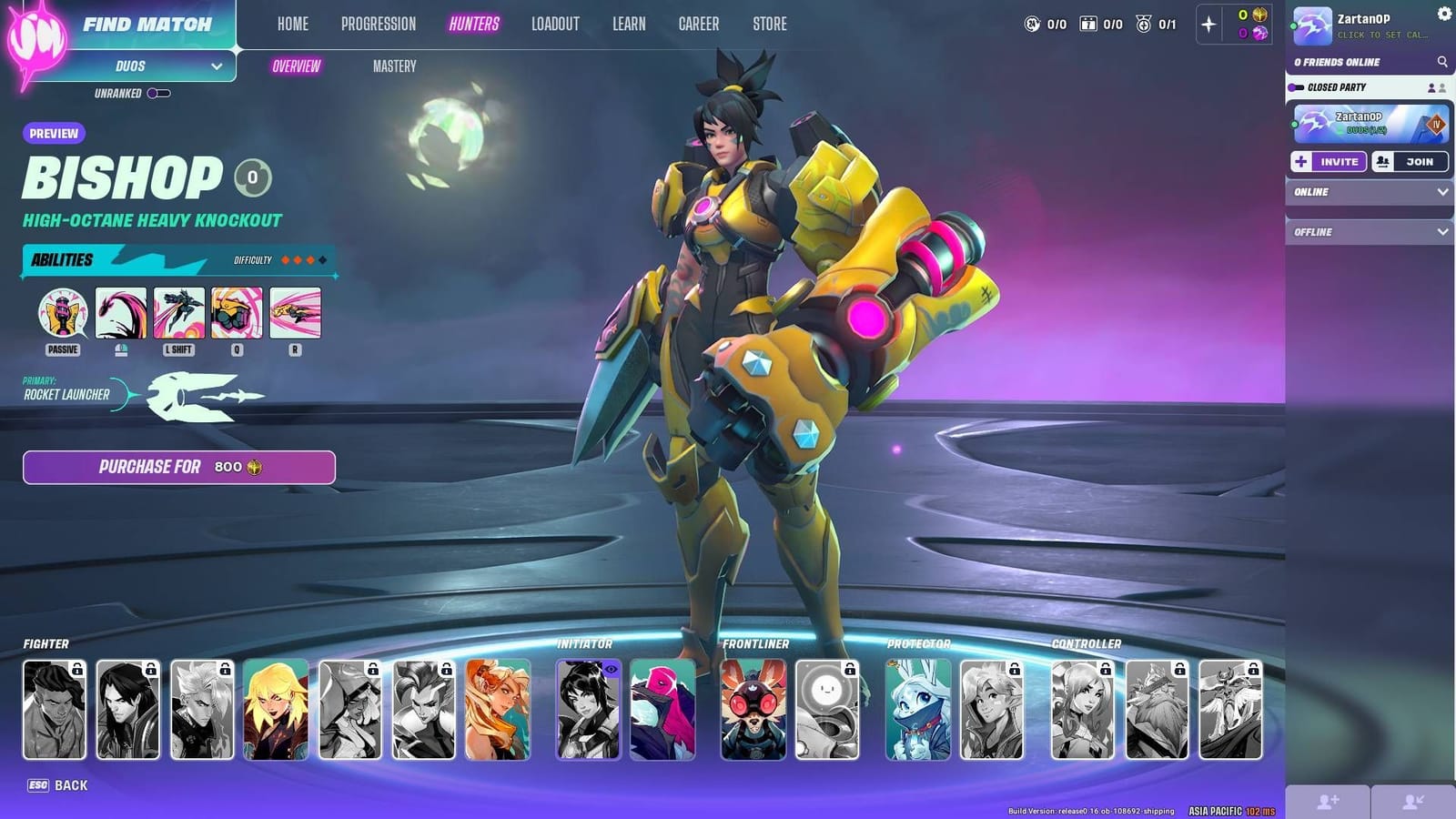Click the medal 0/1 challenge icon

pos(1144,25)
